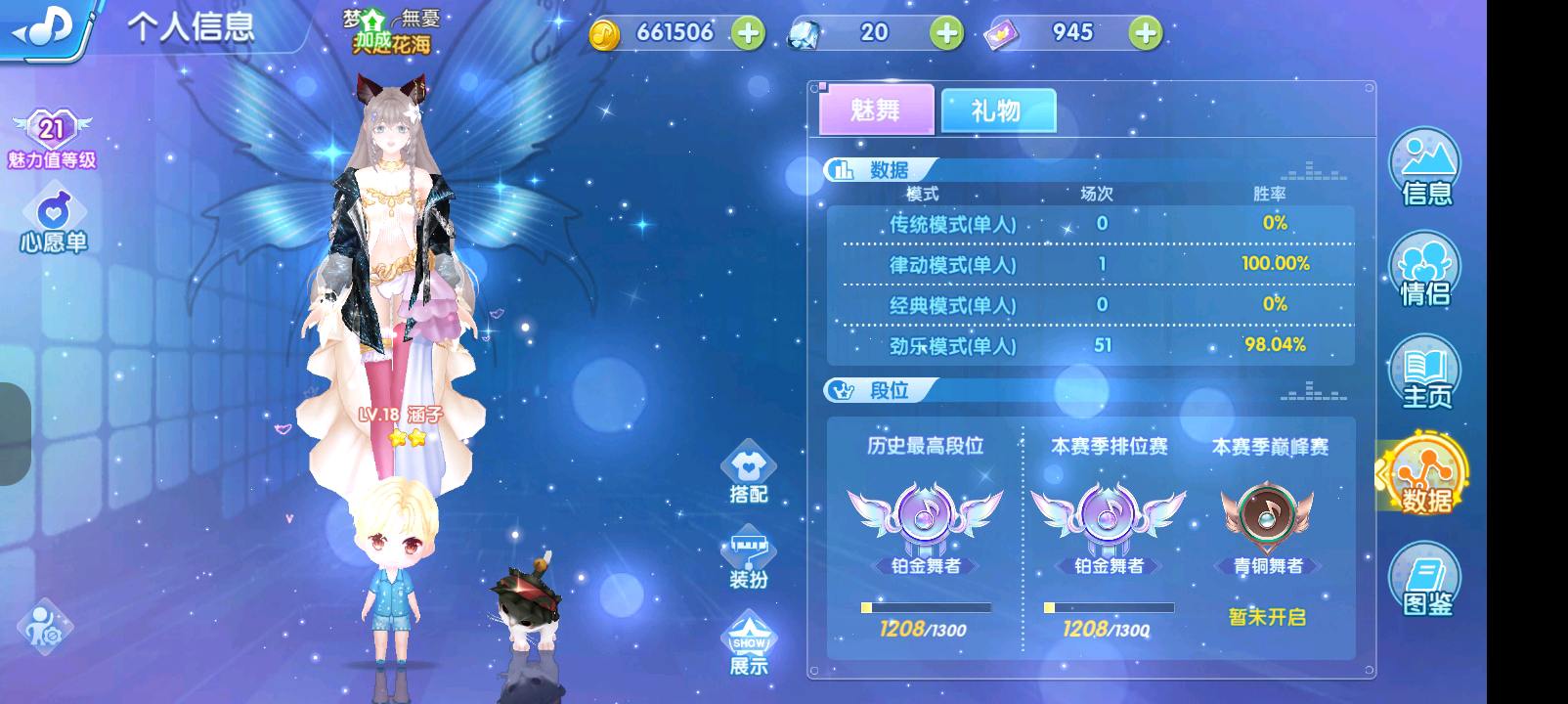Select the 魅舞 tab
The height and width of the screenshot is (704, 1568).
[873, 110]
